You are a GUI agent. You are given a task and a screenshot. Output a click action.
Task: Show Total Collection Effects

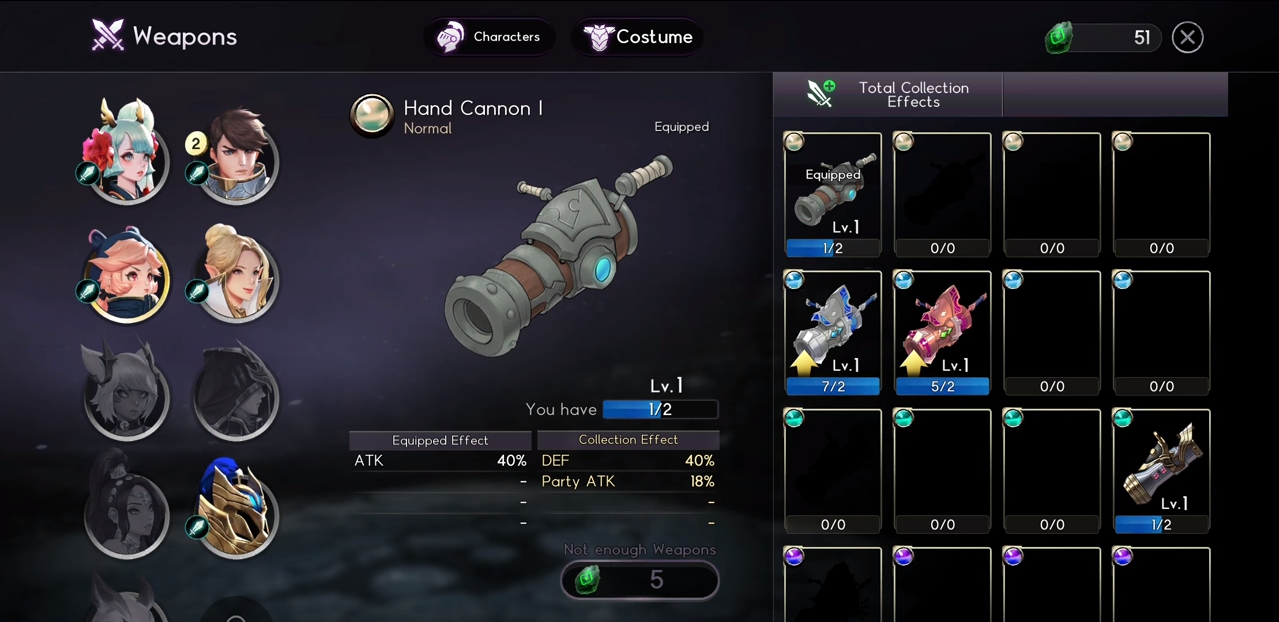click(888, 95)
